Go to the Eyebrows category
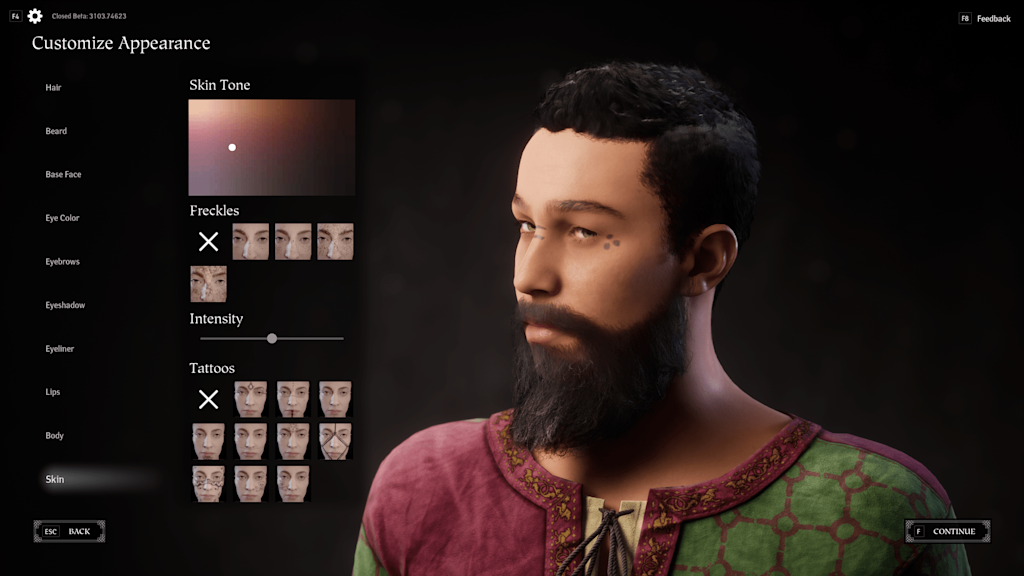 [62, 262]
